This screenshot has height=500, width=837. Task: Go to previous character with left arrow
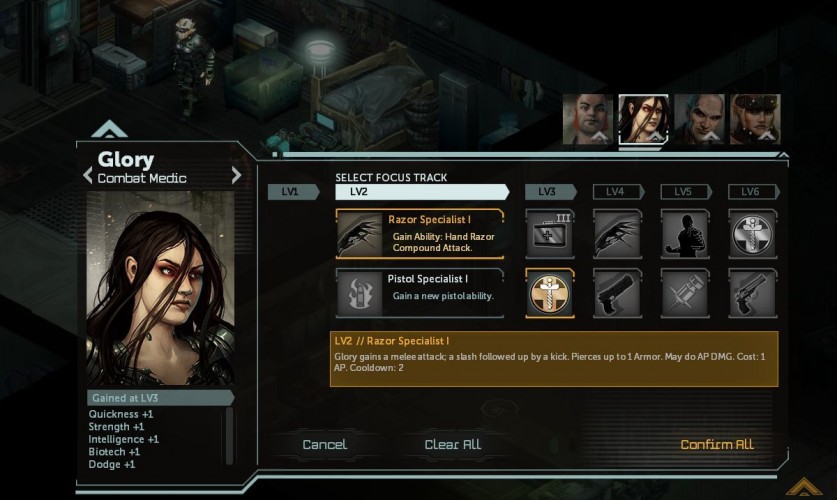click(88, 175)
